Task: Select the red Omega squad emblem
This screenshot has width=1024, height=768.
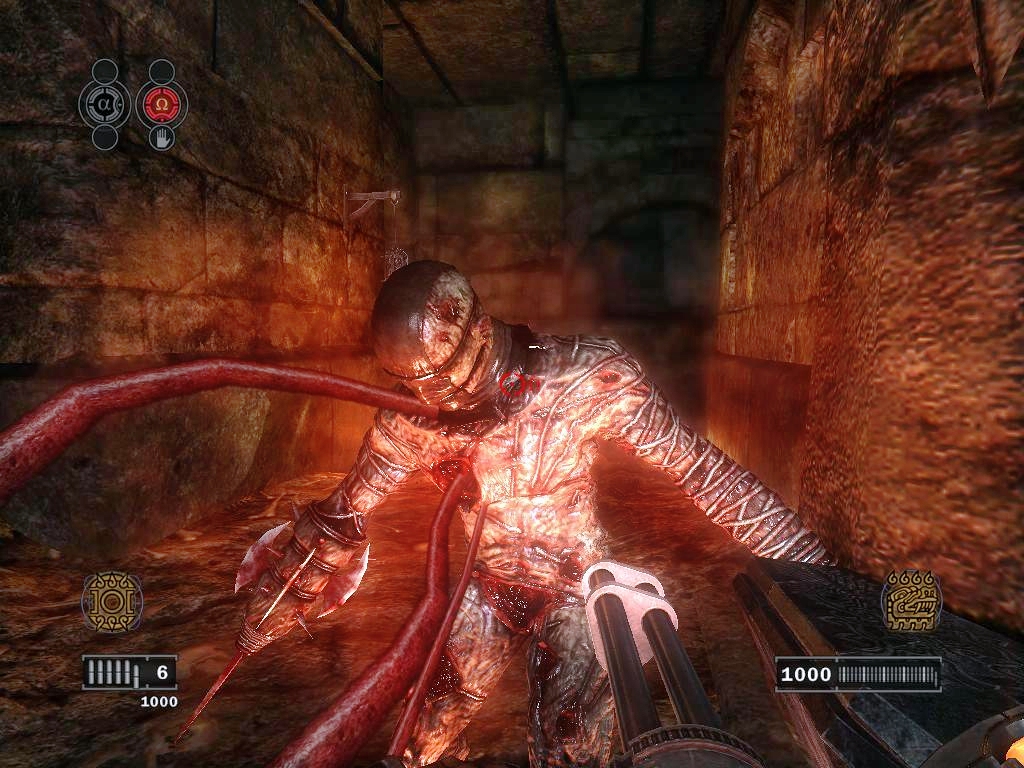Action: [x=161, y=104]
